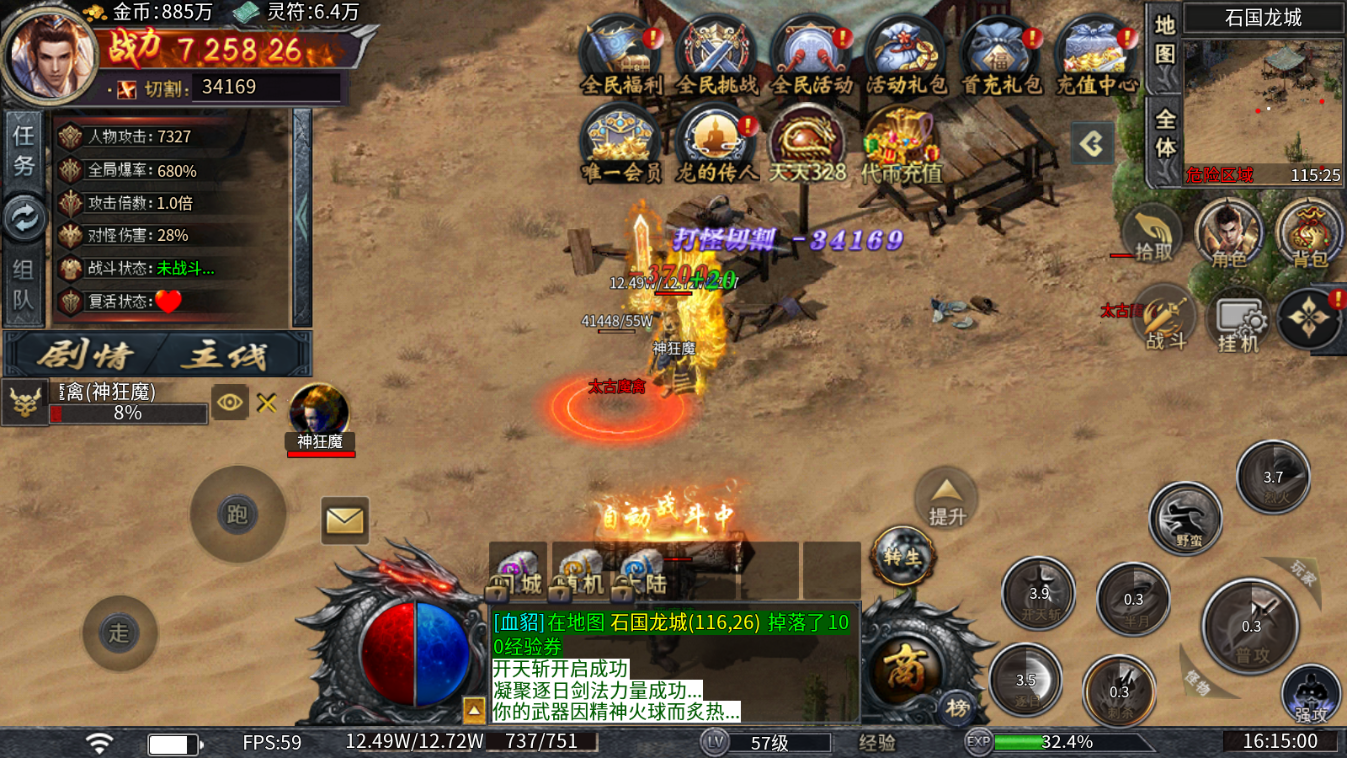This screenshot has width=1347, height=758.
Task: Use the 普攻 basic attack button
Action: (1251, 626)
